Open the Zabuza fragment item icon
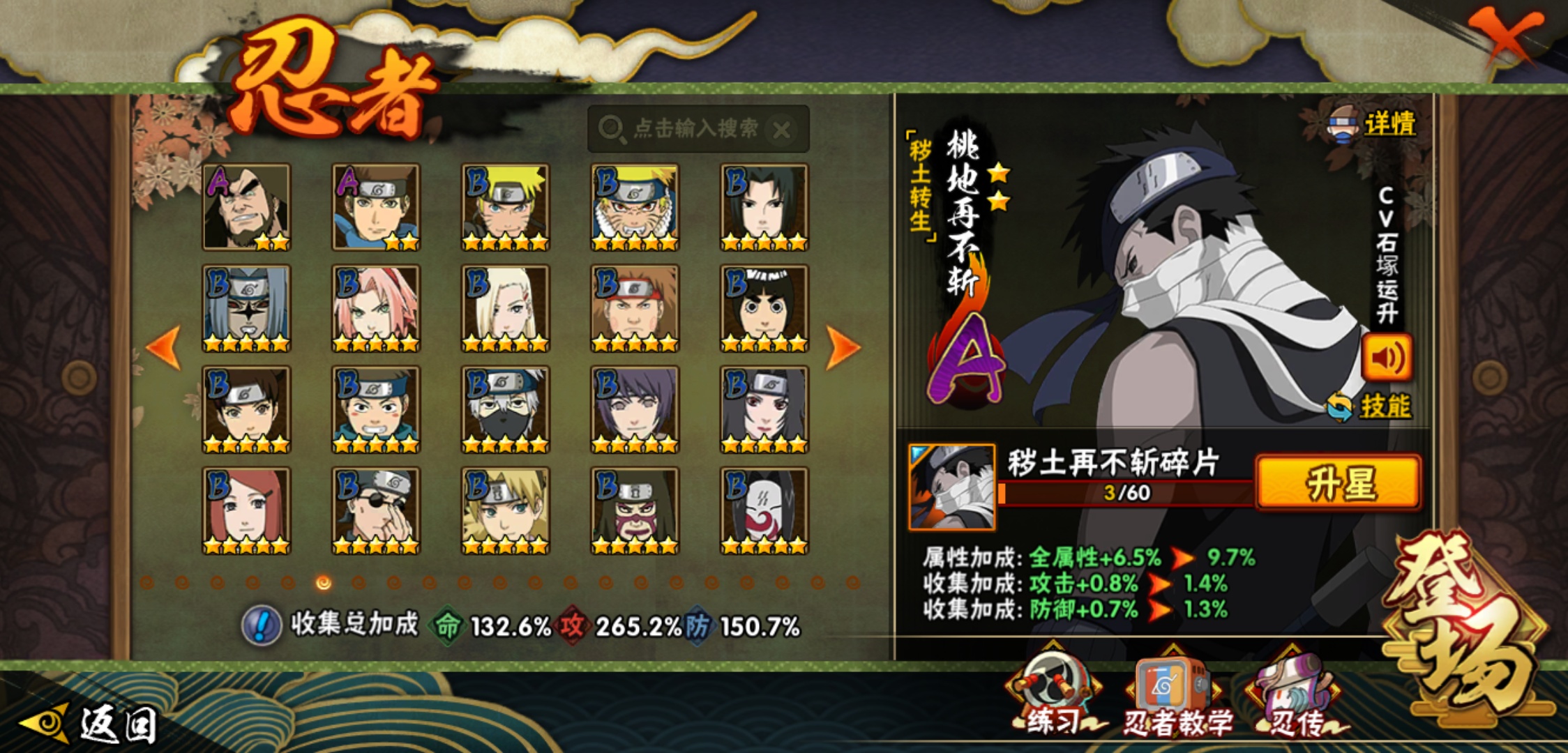The width and height of the screenshot is (1568, 753). pyautogui.click(x=951, y=487)
